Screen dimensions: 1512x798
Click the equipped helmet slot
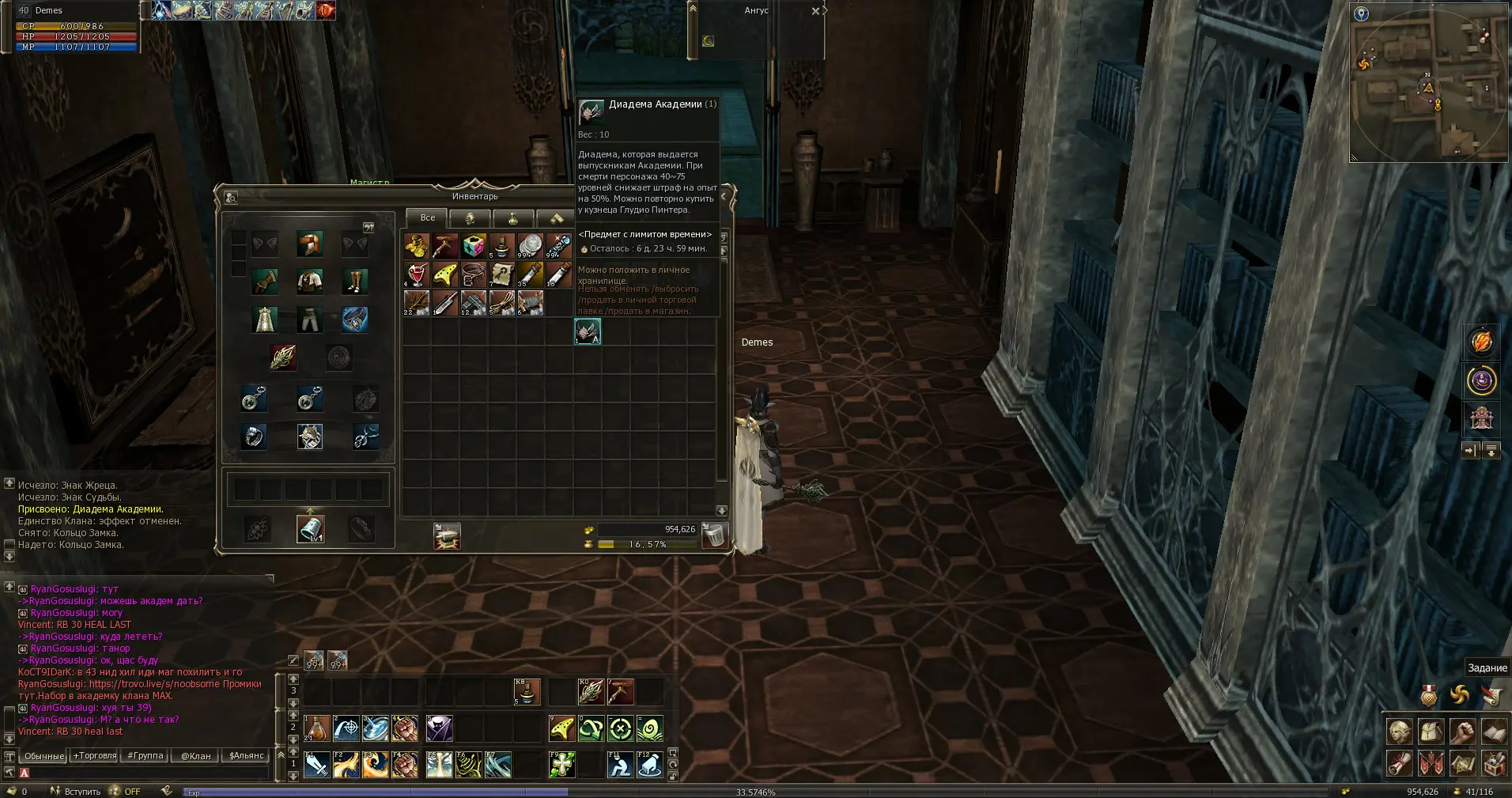[309, 244]
